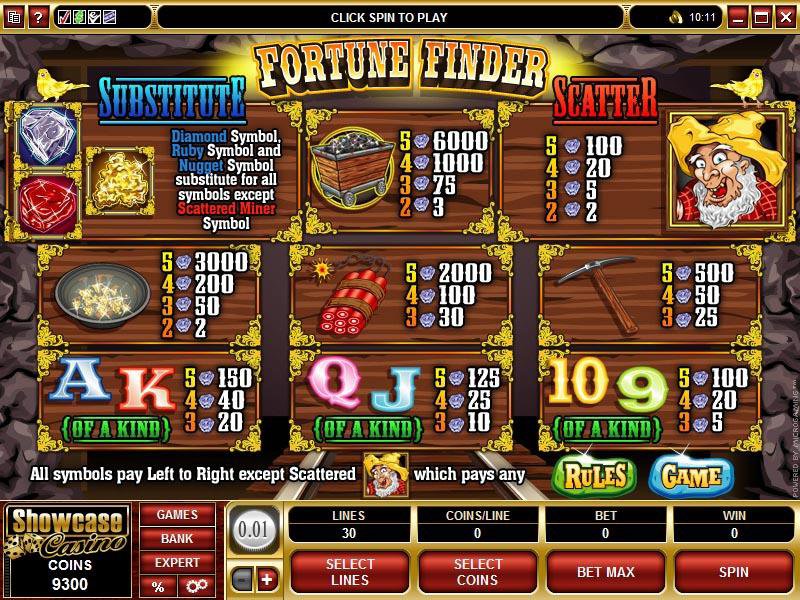Open the BANK page

click(x=176, y=539)
